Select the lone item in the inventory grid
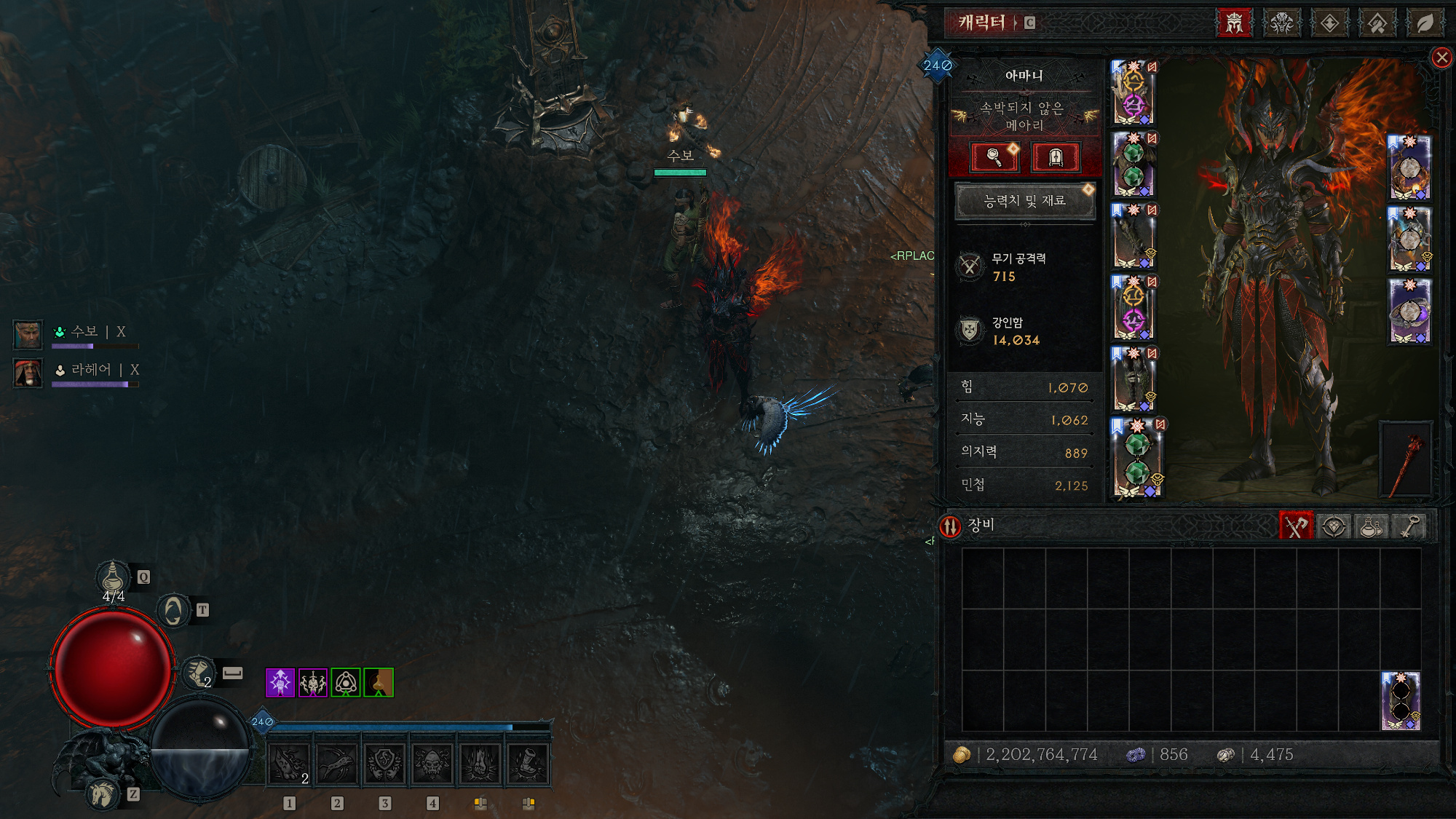This screenshot has height=819, width=1456. point(1401,700)
